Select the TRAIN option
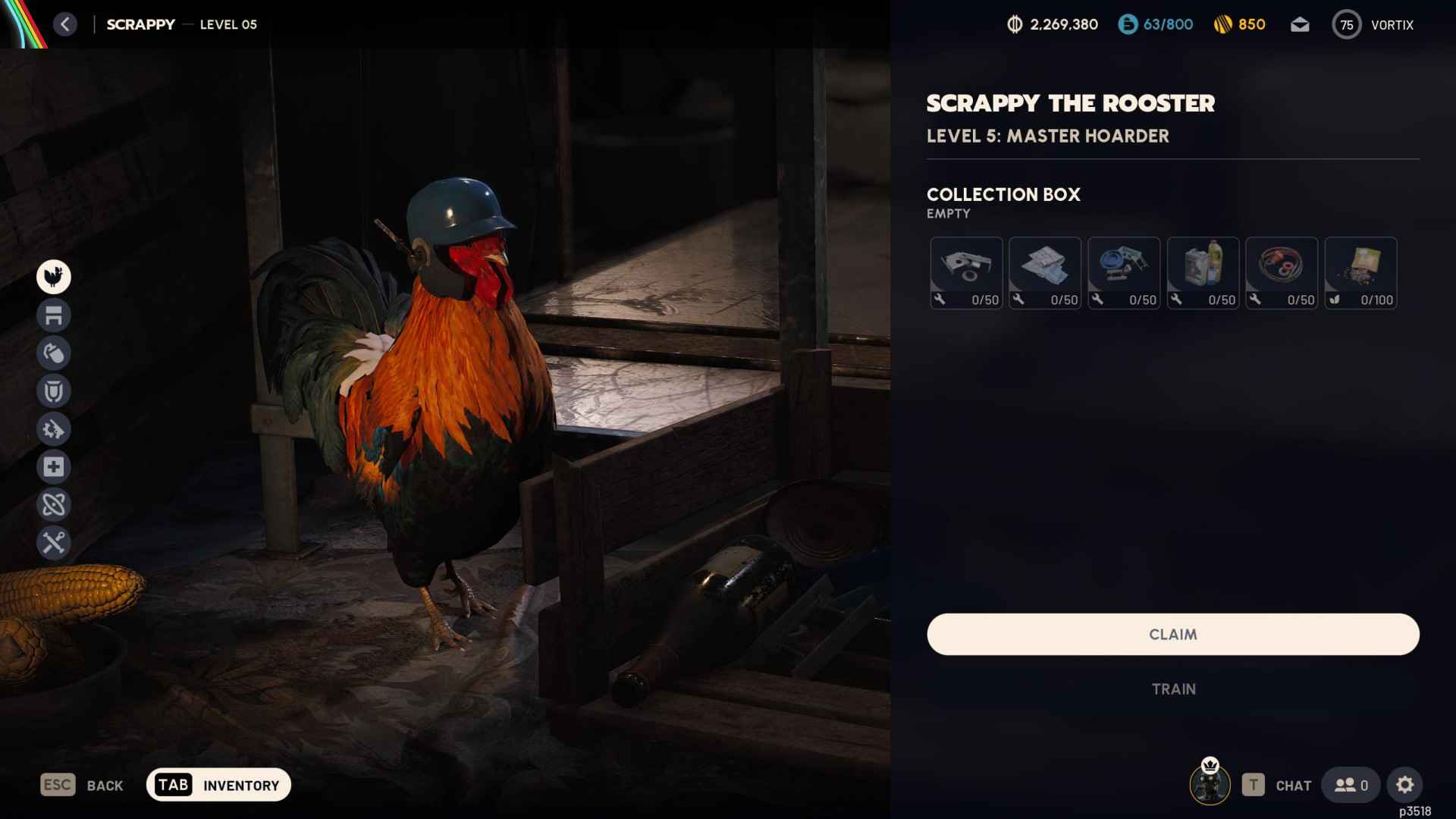This screenshot has height=819, width=1456. (1172, 689)
